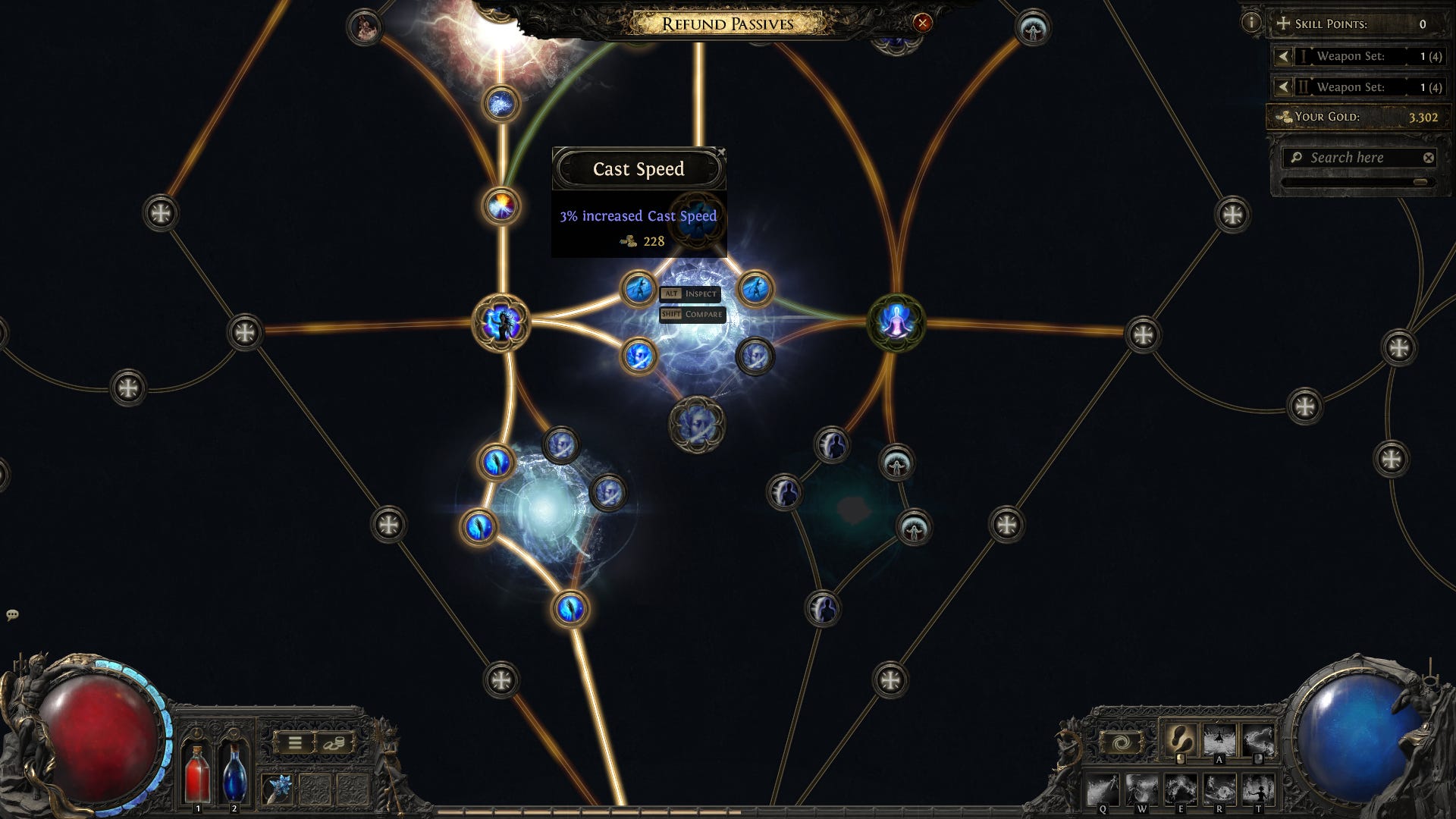The height and width of the screenshot is (819, 1456).
Task: Click the meditating figure notable passive node
Action: [x=896, y=323]
